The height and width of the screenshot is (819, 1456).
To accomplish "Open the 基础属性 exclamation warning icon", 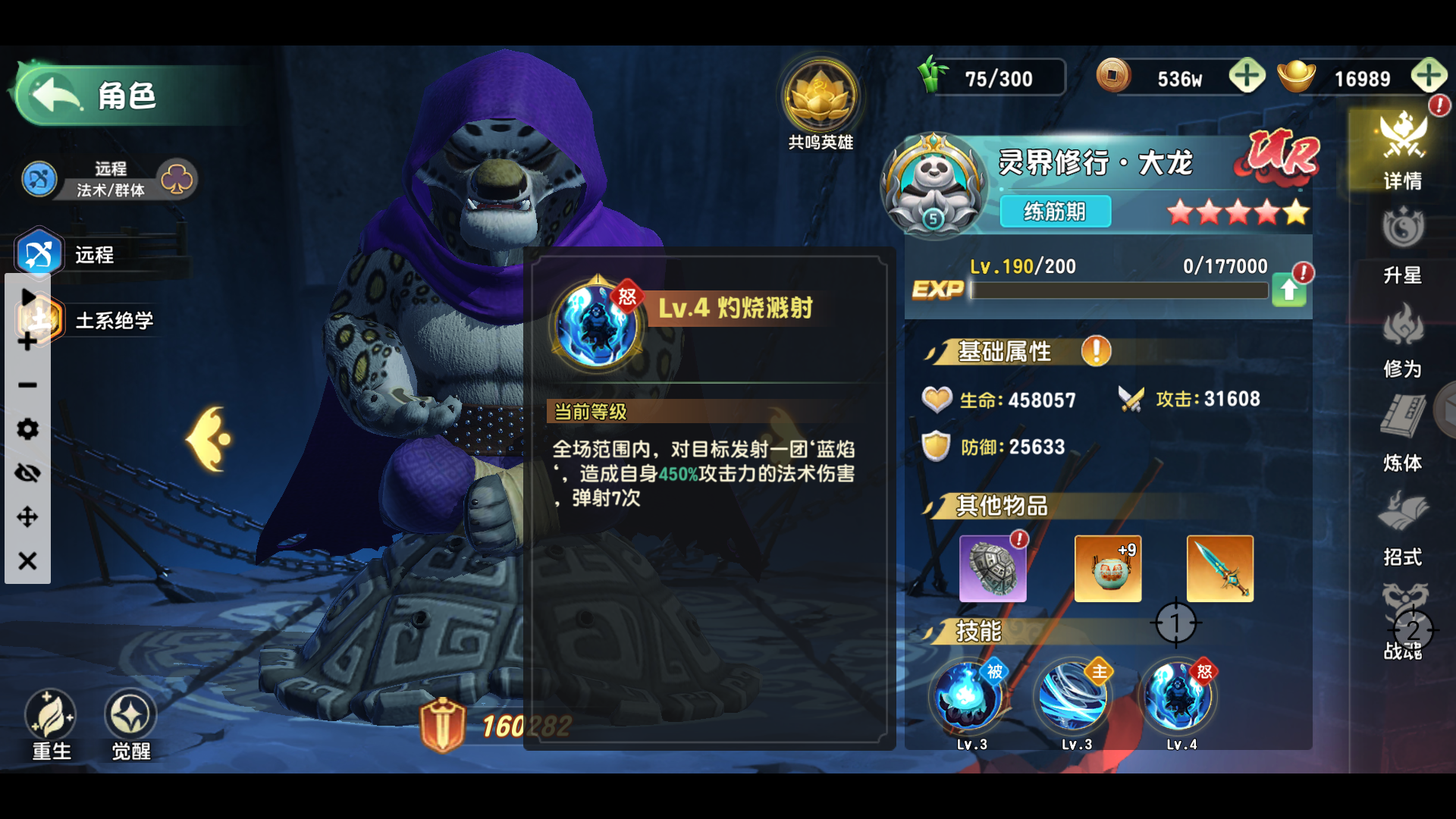I will (x=1094, y=351).
